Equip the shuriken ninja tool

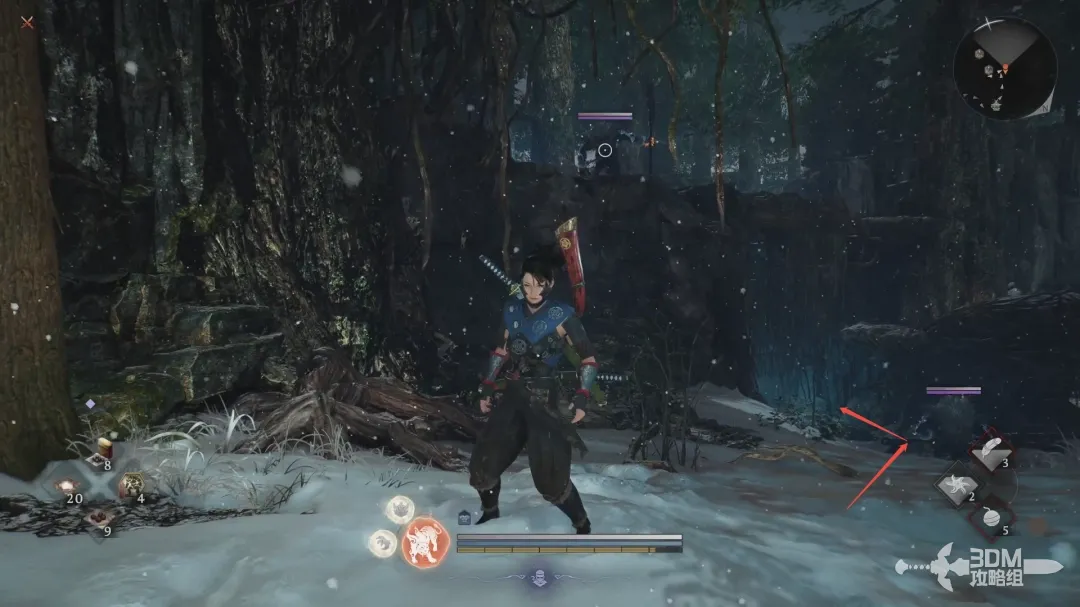click(x=957, y=486)
